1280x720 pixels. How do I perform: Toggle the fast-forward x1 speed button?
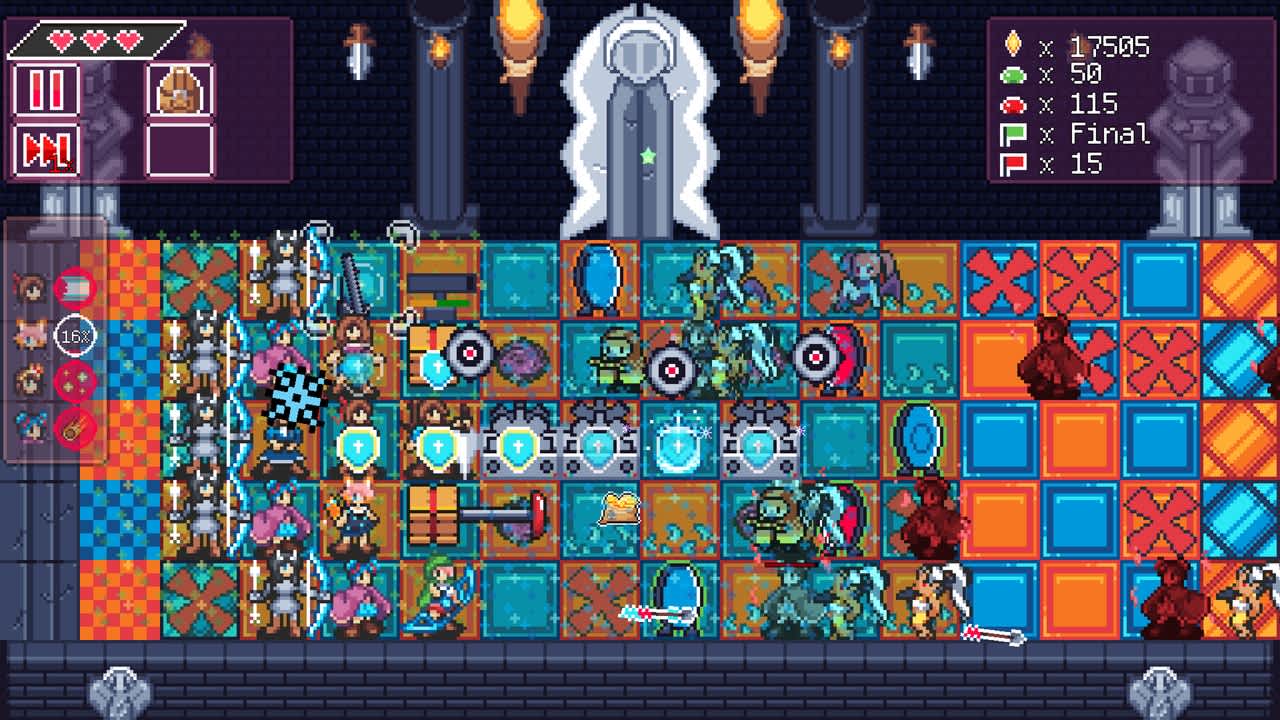coord(46,151)
